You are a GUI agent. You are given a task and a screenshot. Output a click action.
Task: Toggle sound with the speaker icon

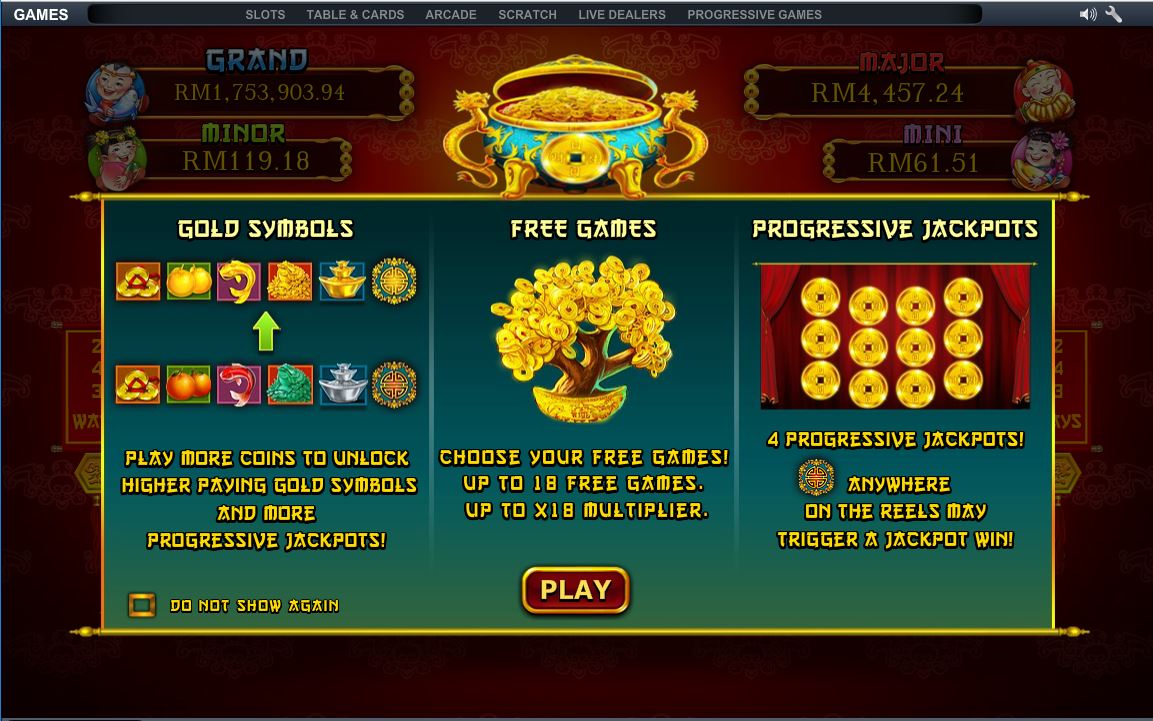1088,15
